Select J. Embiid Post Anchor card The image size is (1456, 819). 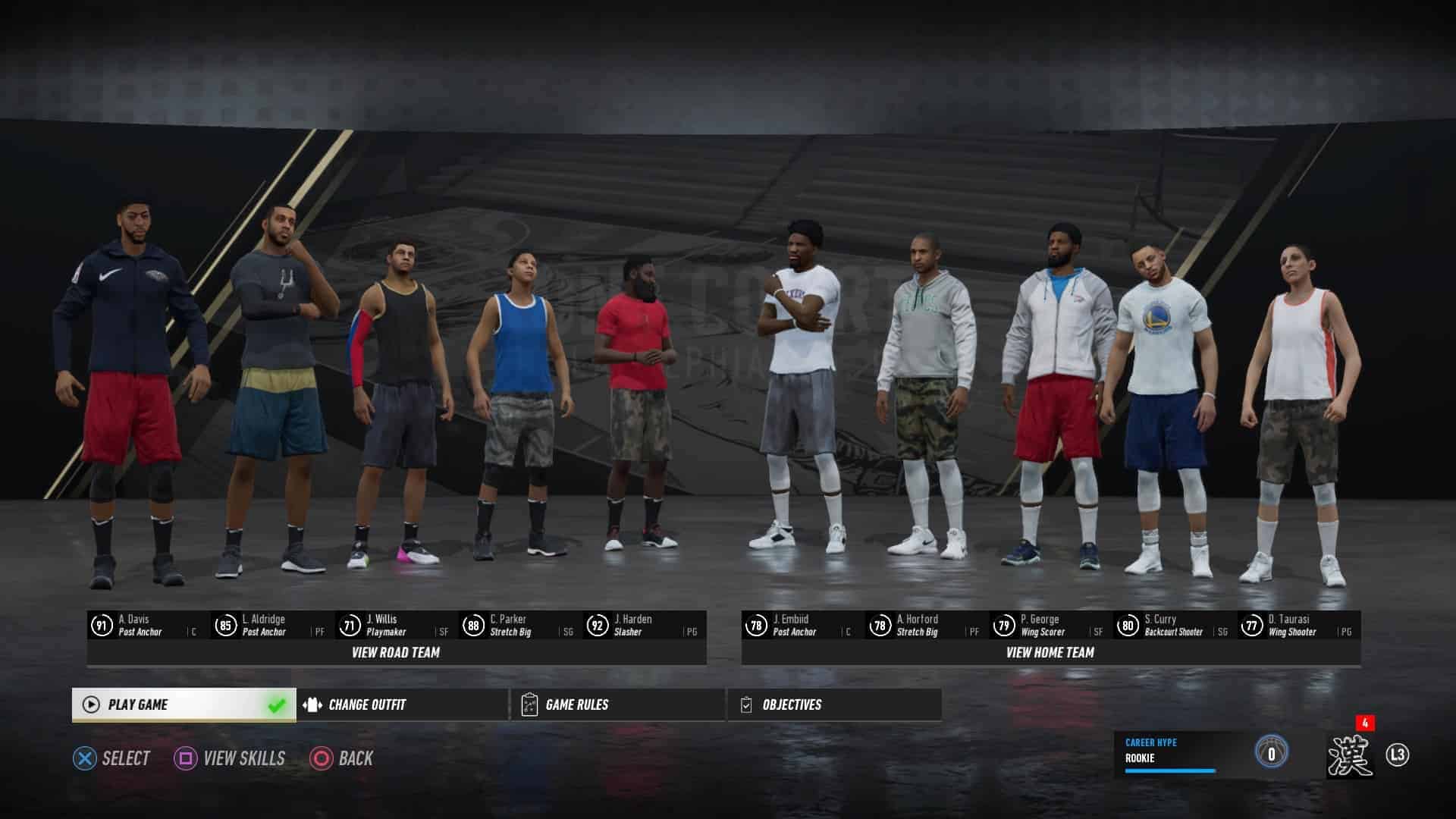click(803, 625)
